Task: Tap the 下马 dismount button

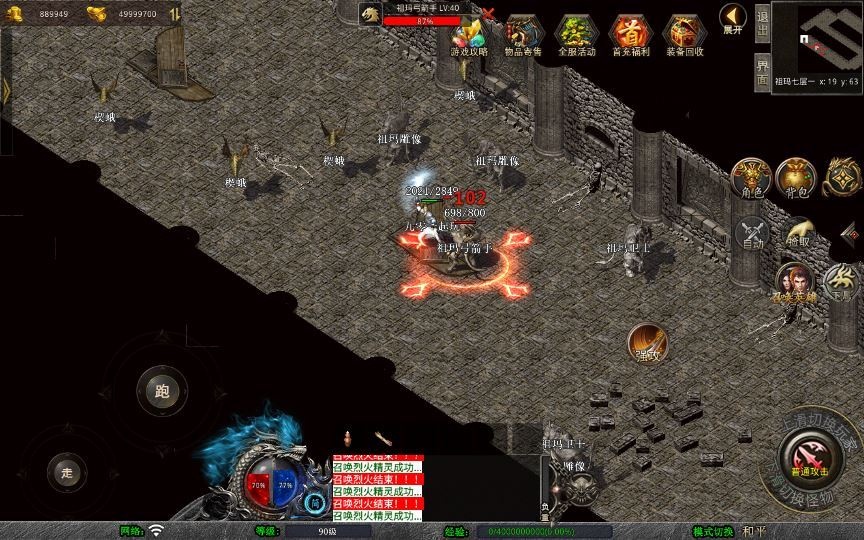Action: [x=841, y=282]
